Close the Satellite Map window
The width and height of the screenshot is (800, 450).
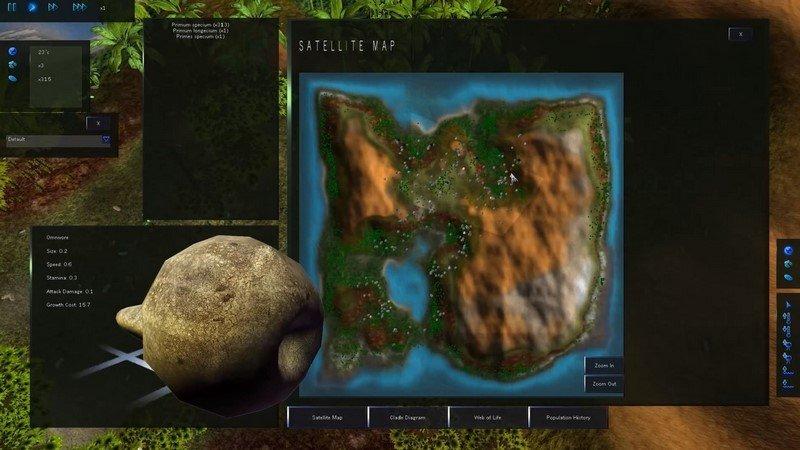coord(740,34)
